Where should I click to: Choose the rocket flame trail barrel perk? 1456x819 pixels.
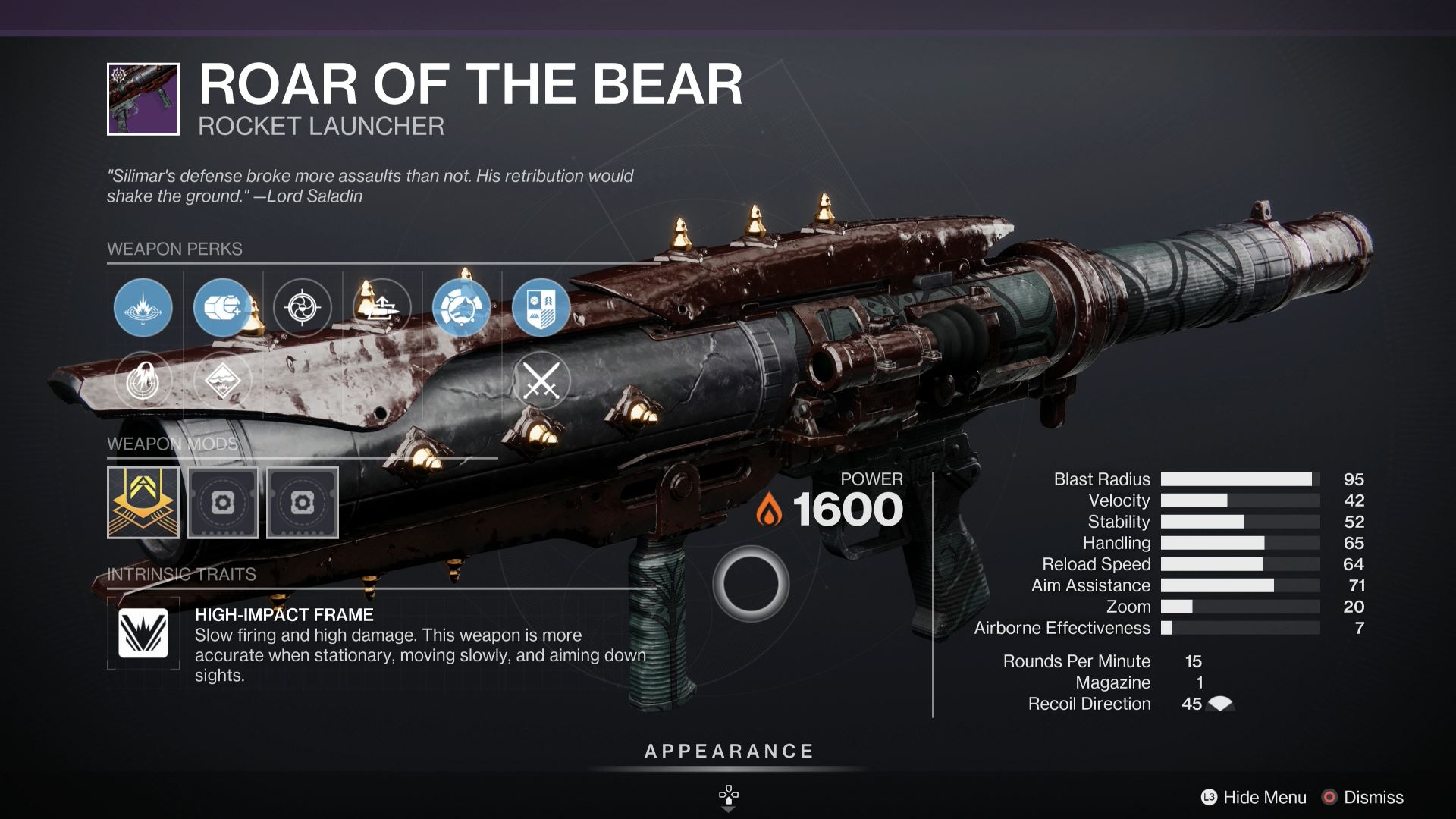pyautogui.click(x=143, y=380)
